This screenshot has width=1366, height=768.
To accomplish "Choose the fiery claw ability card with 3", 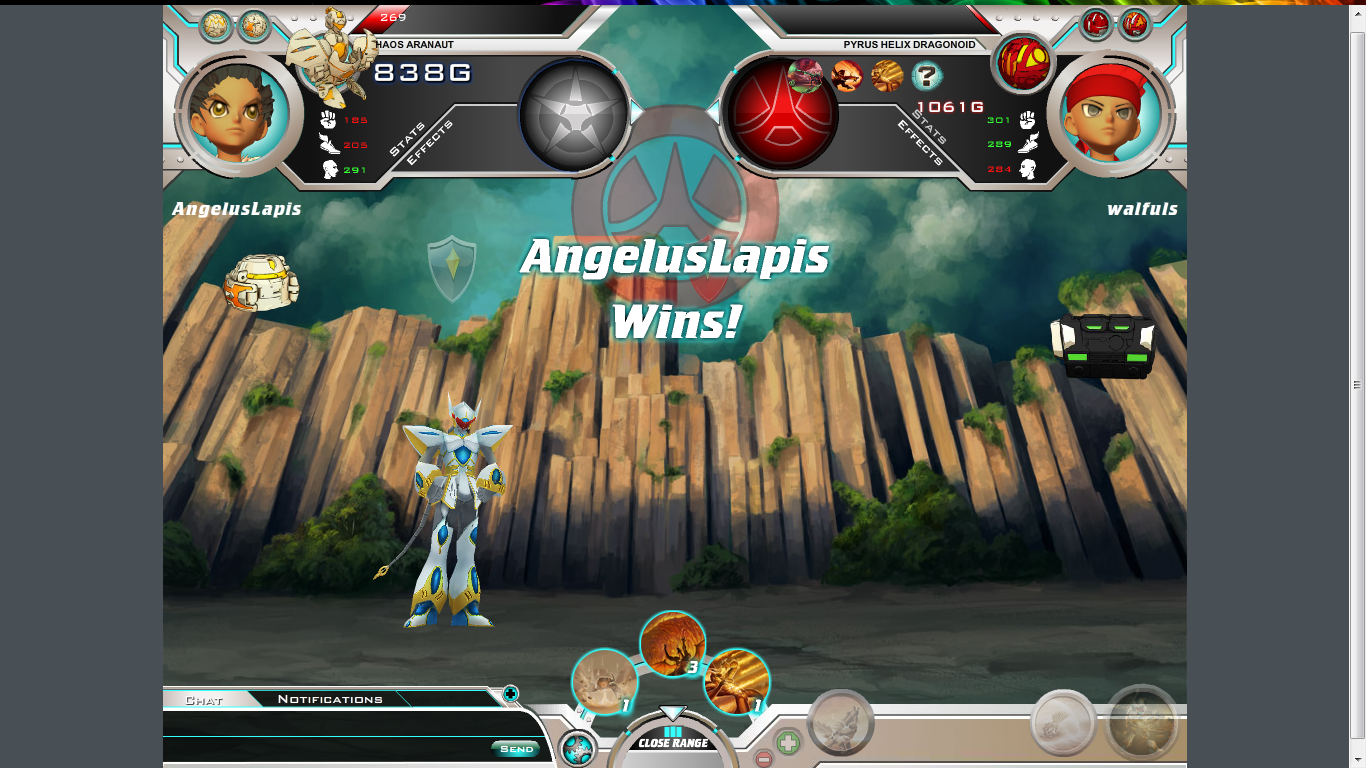I will coord(672,644).
